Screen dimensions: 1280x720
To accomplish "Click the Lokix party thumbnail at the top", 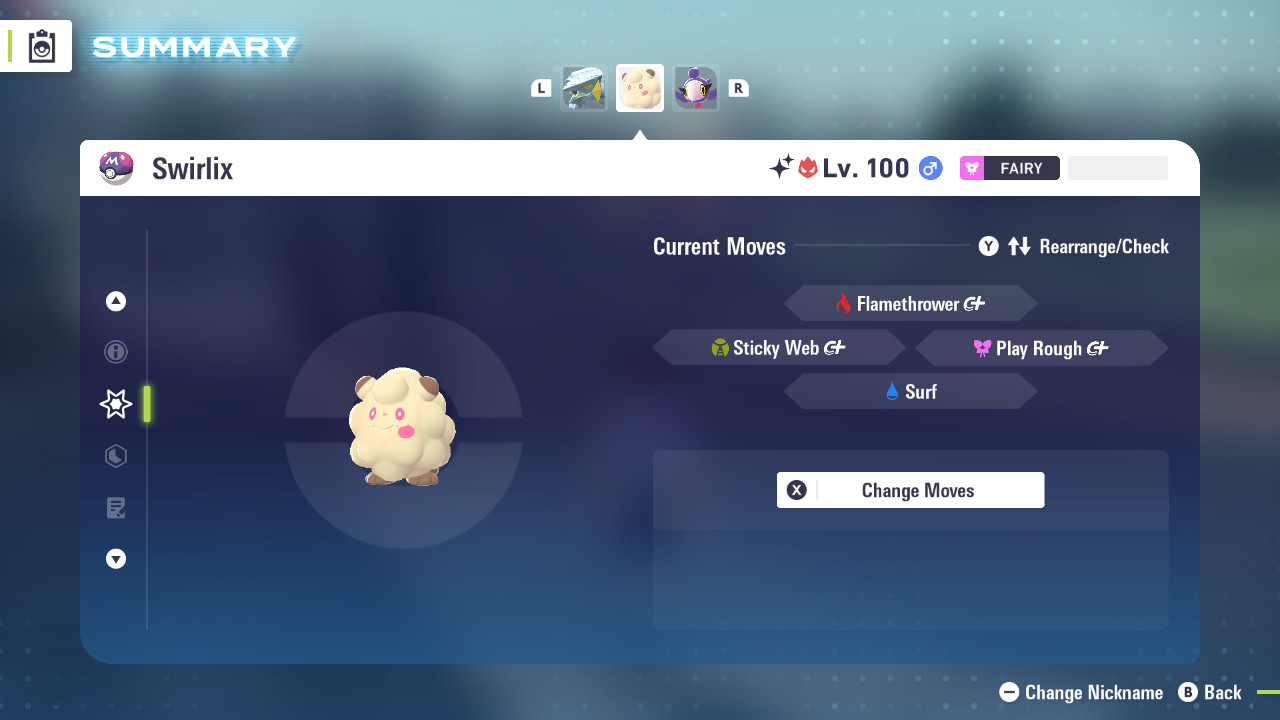I will [584, 87].
